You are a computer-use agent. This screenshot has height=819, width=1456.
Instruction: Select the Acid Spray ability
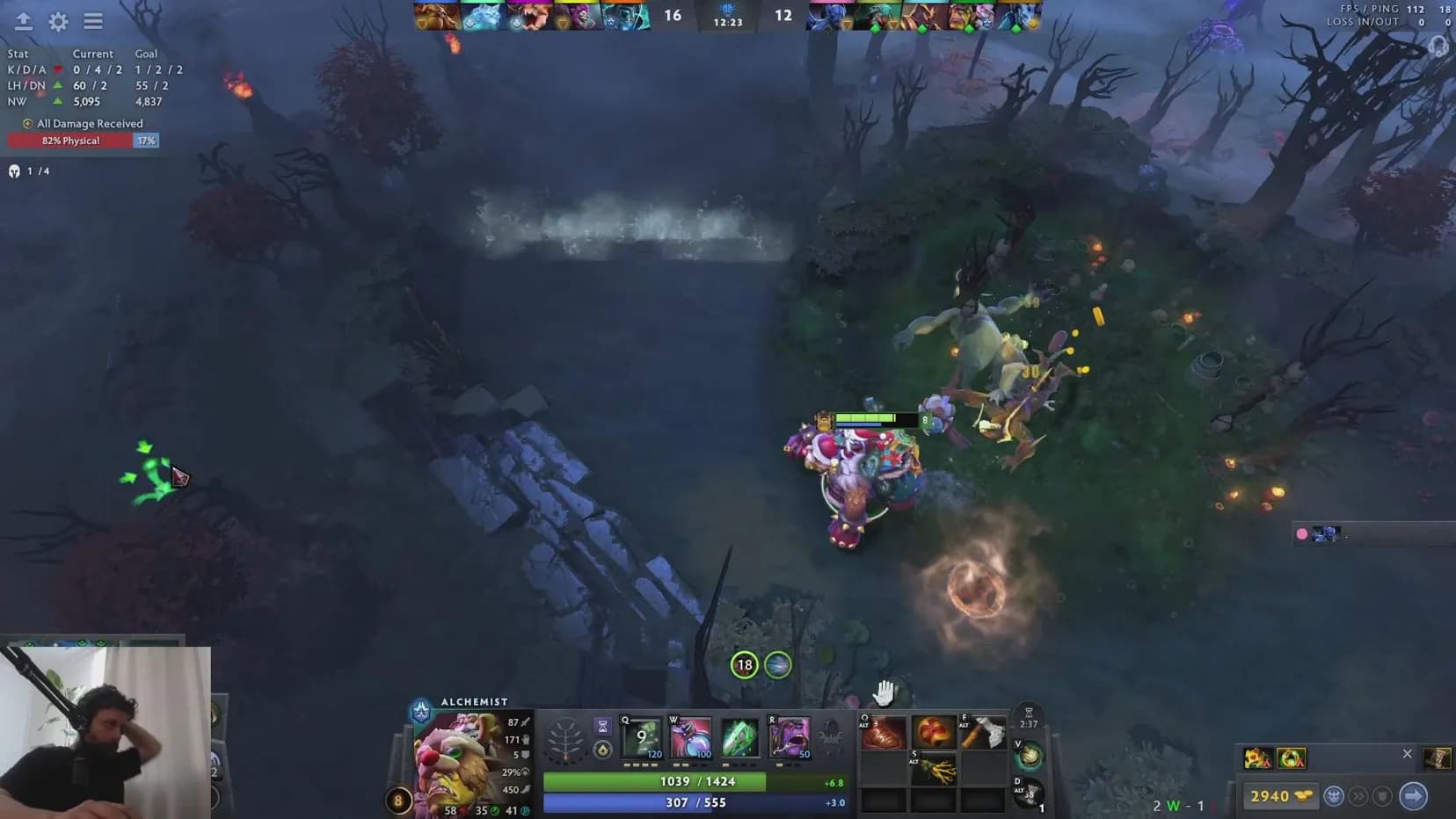click(x=640, y=738)
